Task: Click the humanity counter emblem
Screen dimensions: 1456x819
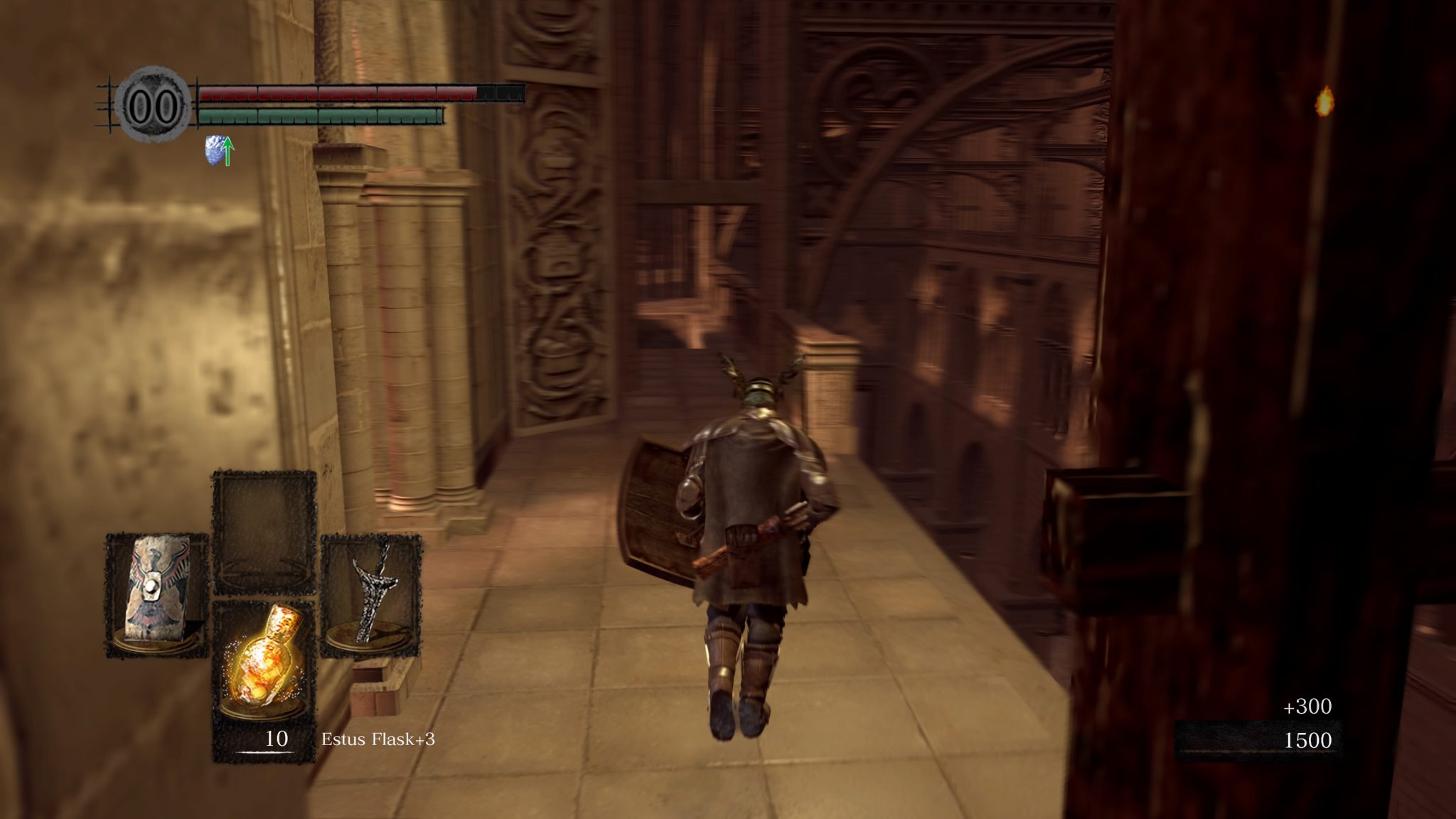Action: pyautogui.click(x=153, y=107)
